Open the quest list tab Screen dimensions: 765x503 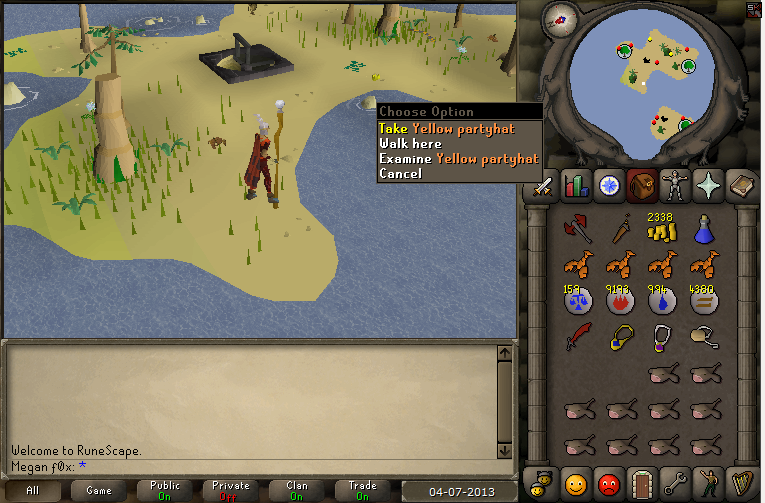[608, 185]
